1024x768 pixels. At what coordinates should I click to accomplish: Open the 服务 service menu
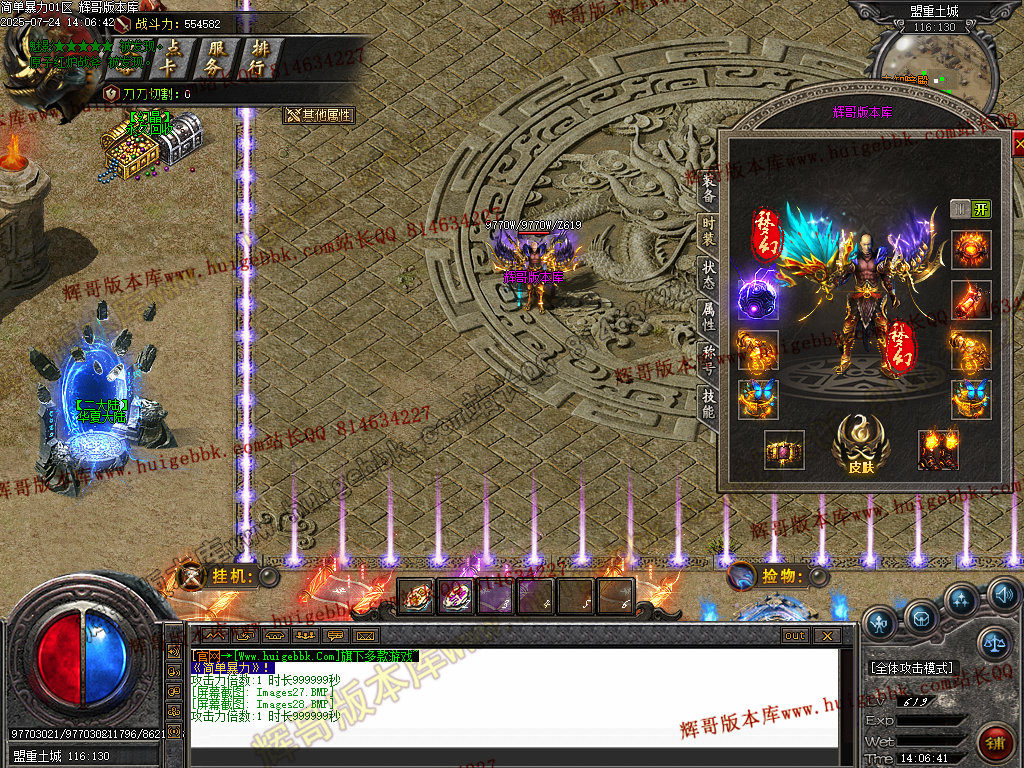214,58
